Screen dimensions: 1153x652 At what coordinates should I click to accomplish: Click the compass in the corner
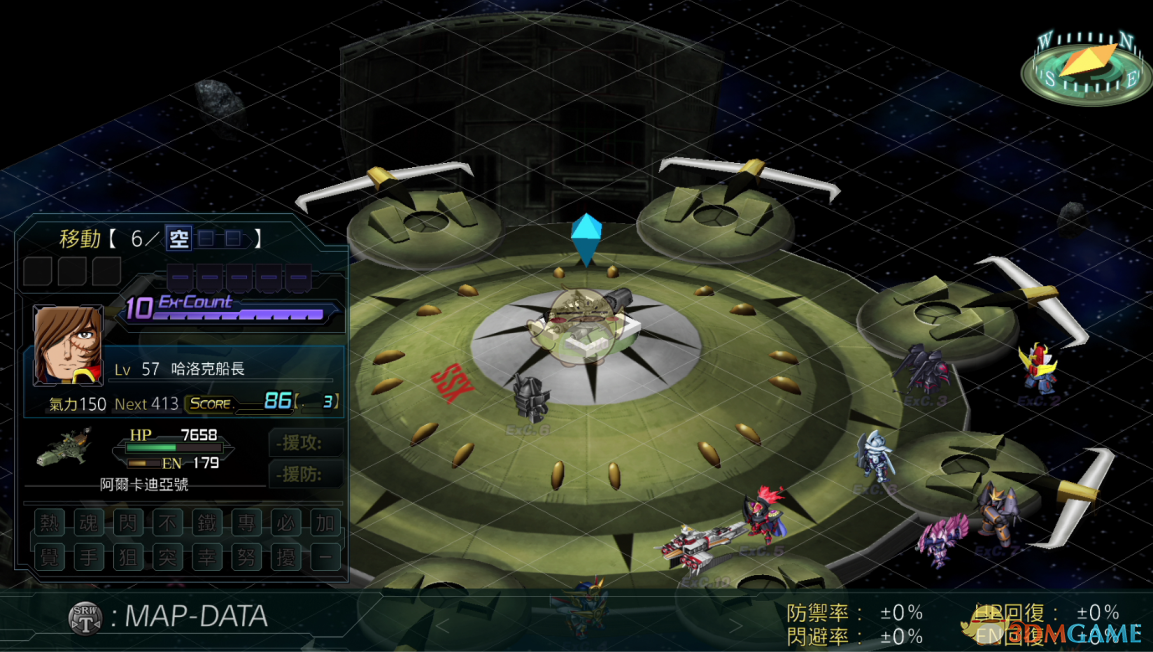(x=1087, y=67)
